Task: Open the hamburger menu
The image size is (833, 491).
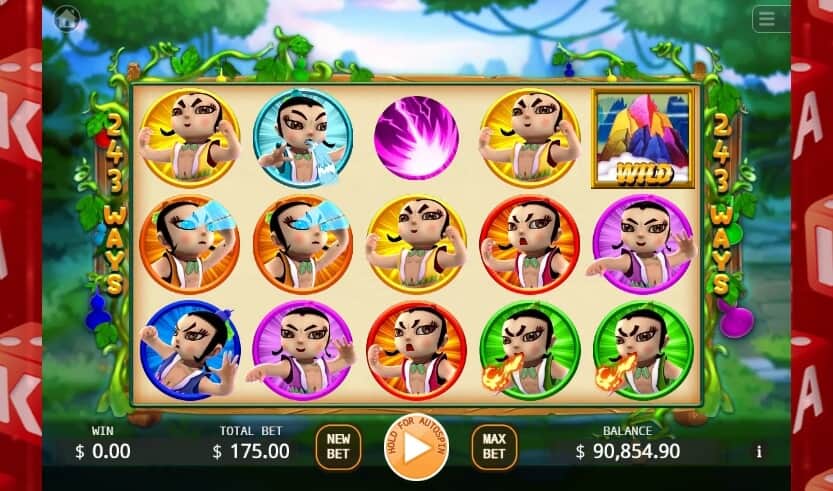Action: coord(767,19)
